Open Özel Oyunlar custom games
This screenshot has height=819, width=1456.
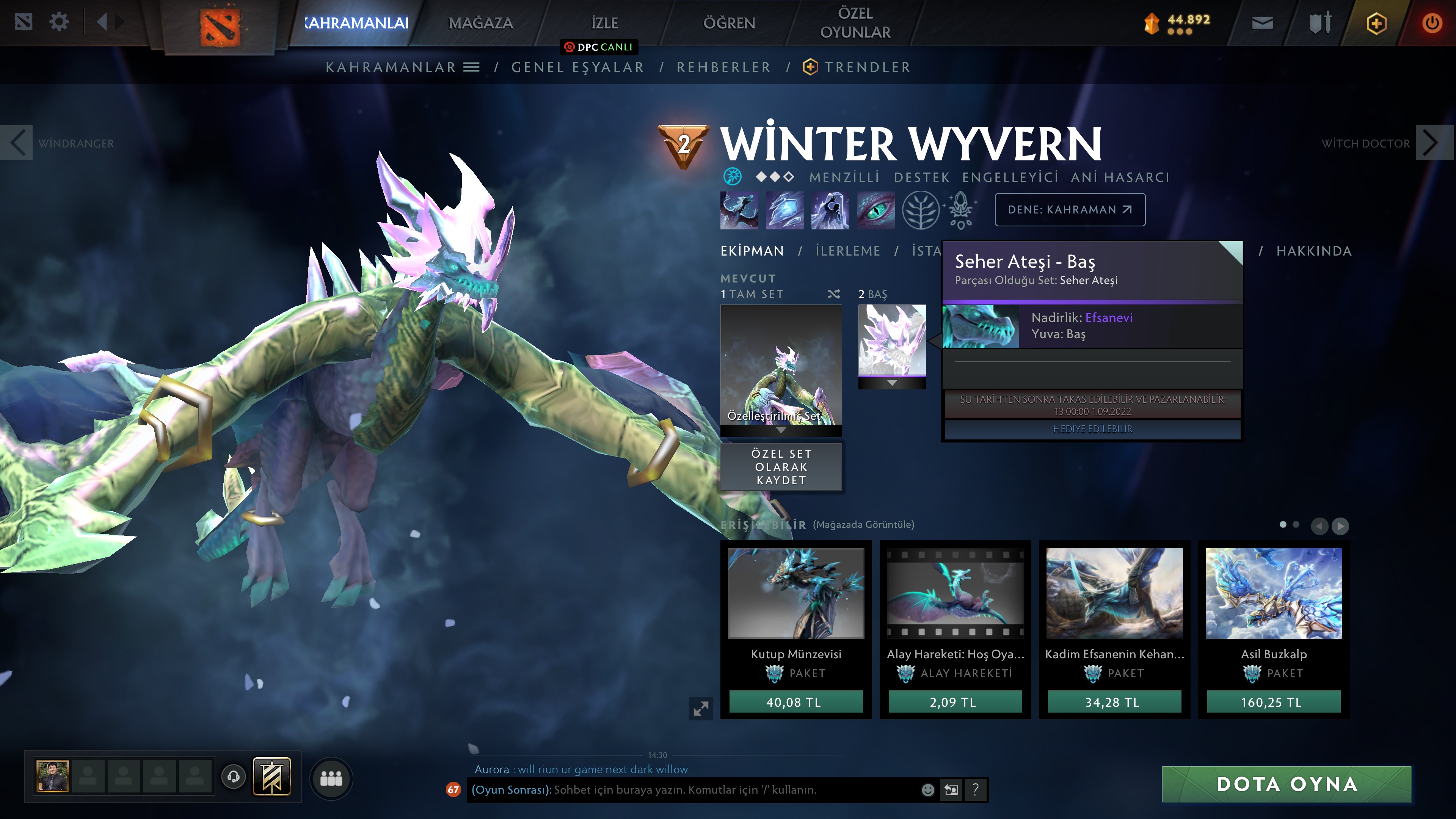855,23
